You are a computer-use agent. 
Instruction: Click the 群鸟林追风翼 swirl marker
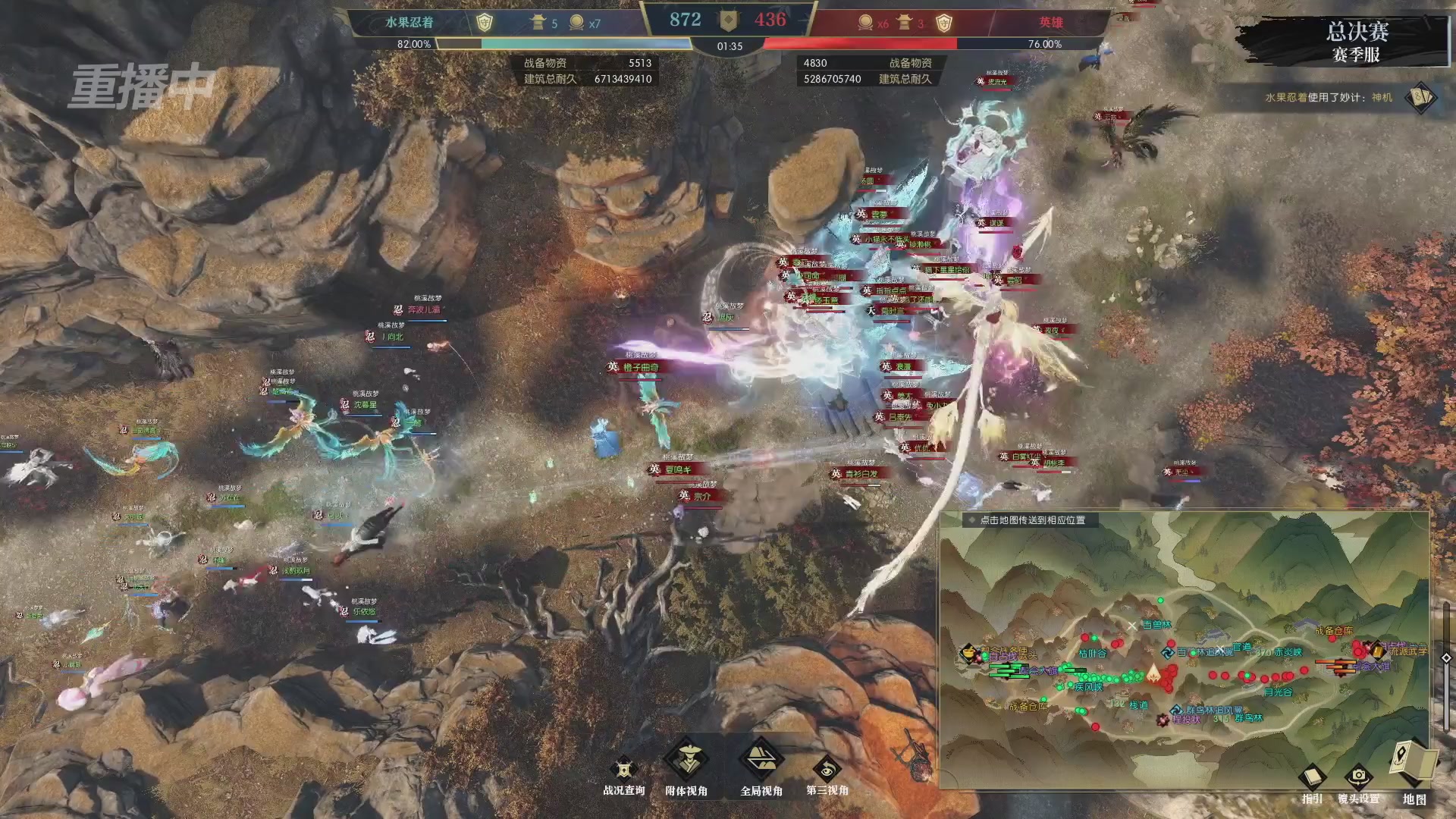tap(1176, 711)
